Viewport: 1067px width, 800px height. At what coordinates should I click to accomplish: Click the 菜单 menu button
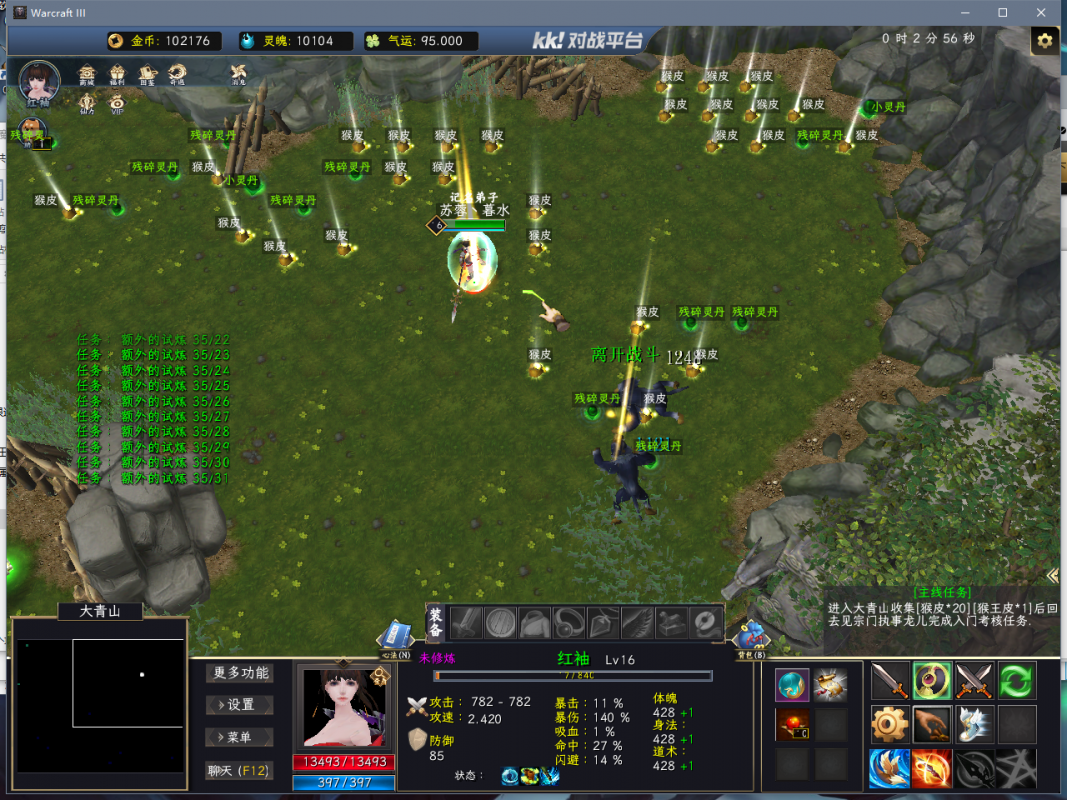pos(240,737)
